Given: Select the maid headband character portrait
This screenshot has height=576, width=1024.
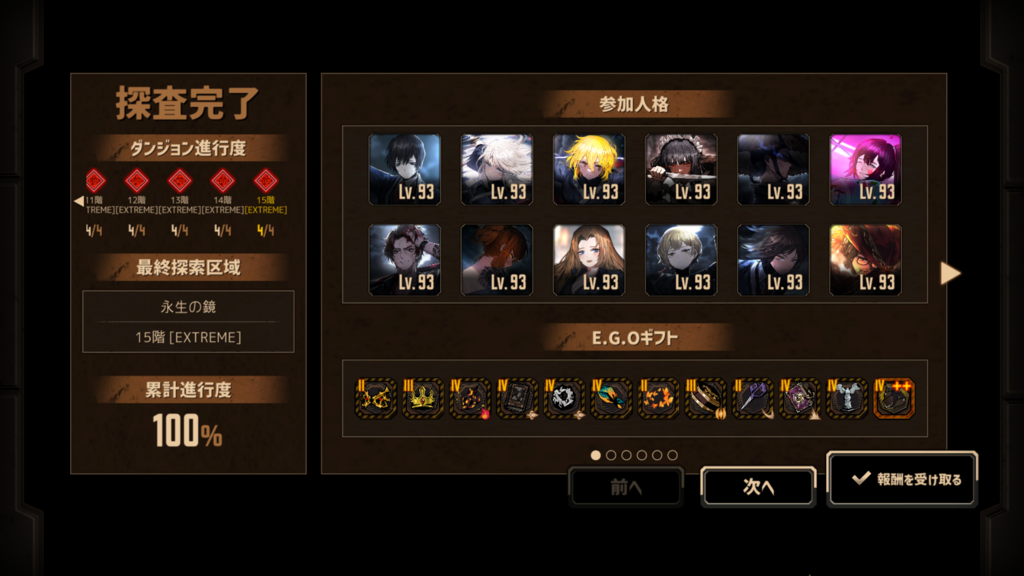Looking at the screenshot, I should pos(681,170).
